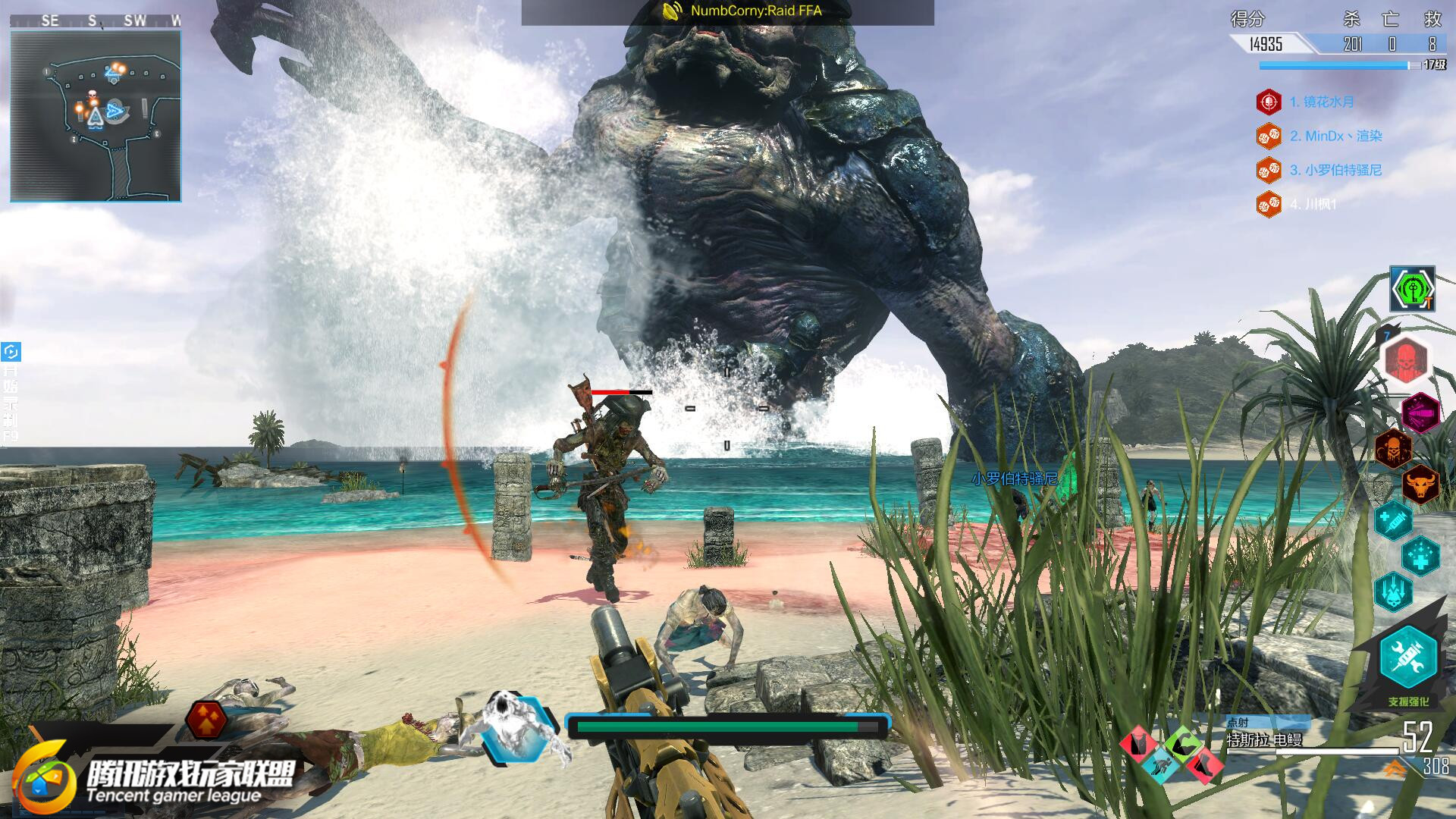The height and width of the screenshot is (819, 1456).
Task: Activate the green key skill icon
Action: [1411, 289]
